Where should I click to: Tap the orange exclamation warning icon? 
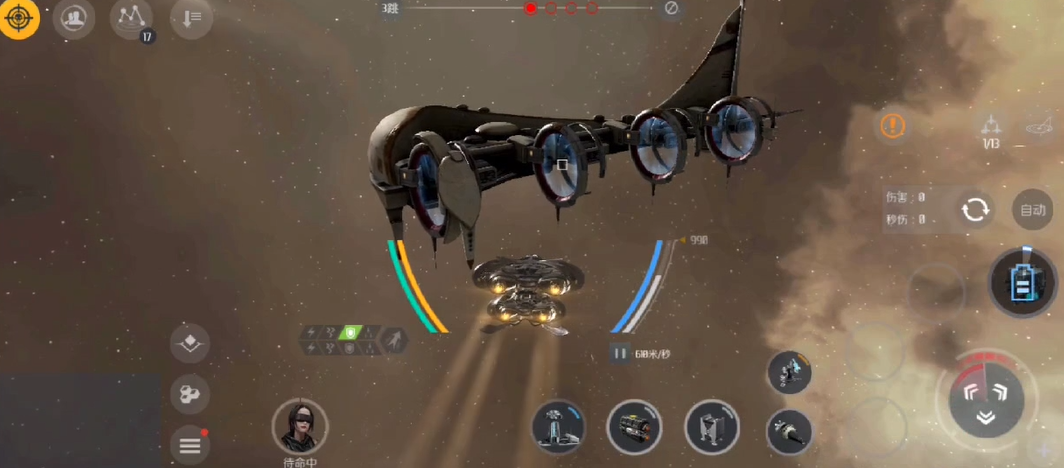click(x=893, y=126)
